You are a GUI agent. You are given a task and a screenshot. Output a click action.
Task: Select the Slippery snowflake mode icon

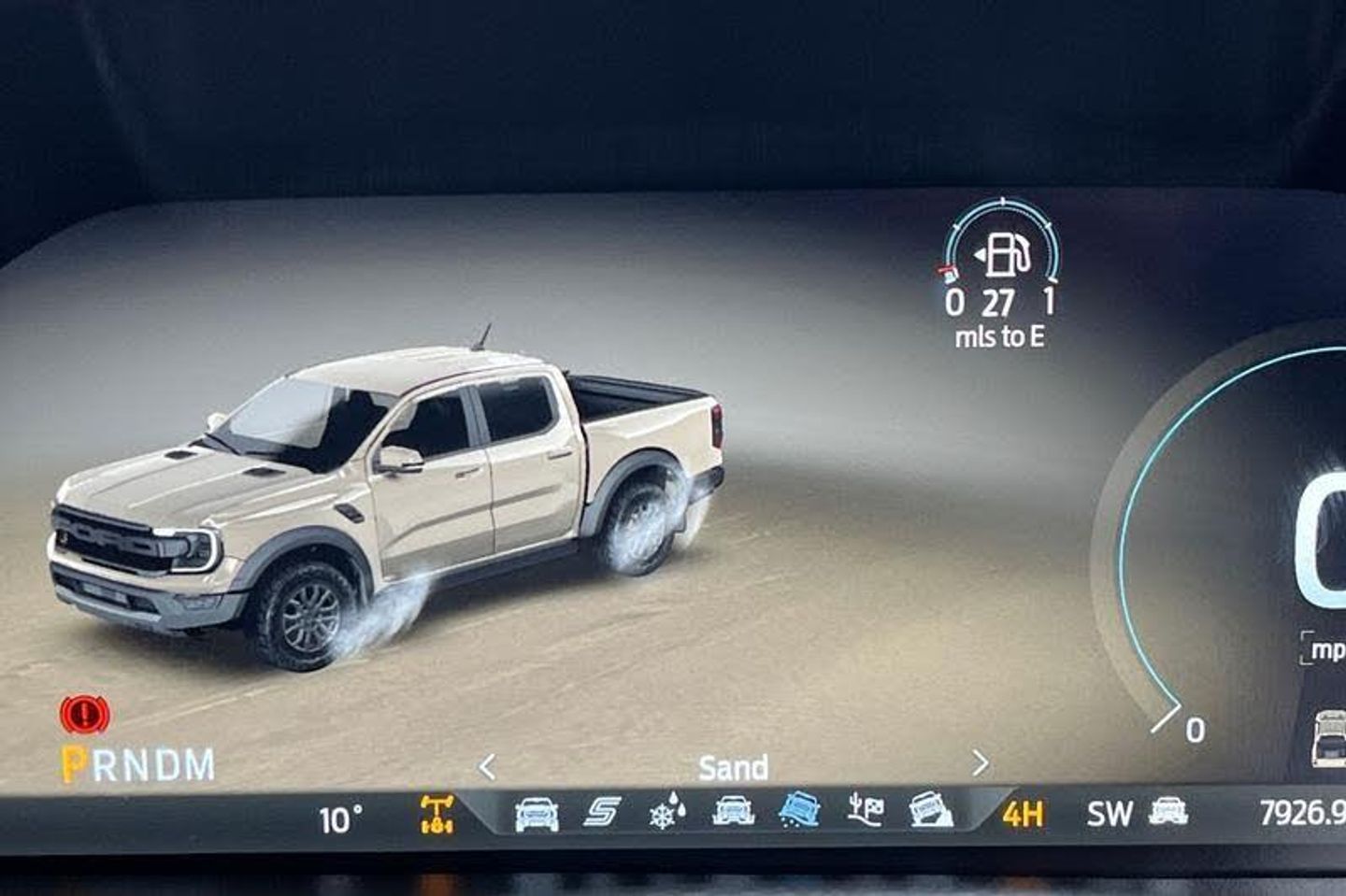click(x=666, y=813)
